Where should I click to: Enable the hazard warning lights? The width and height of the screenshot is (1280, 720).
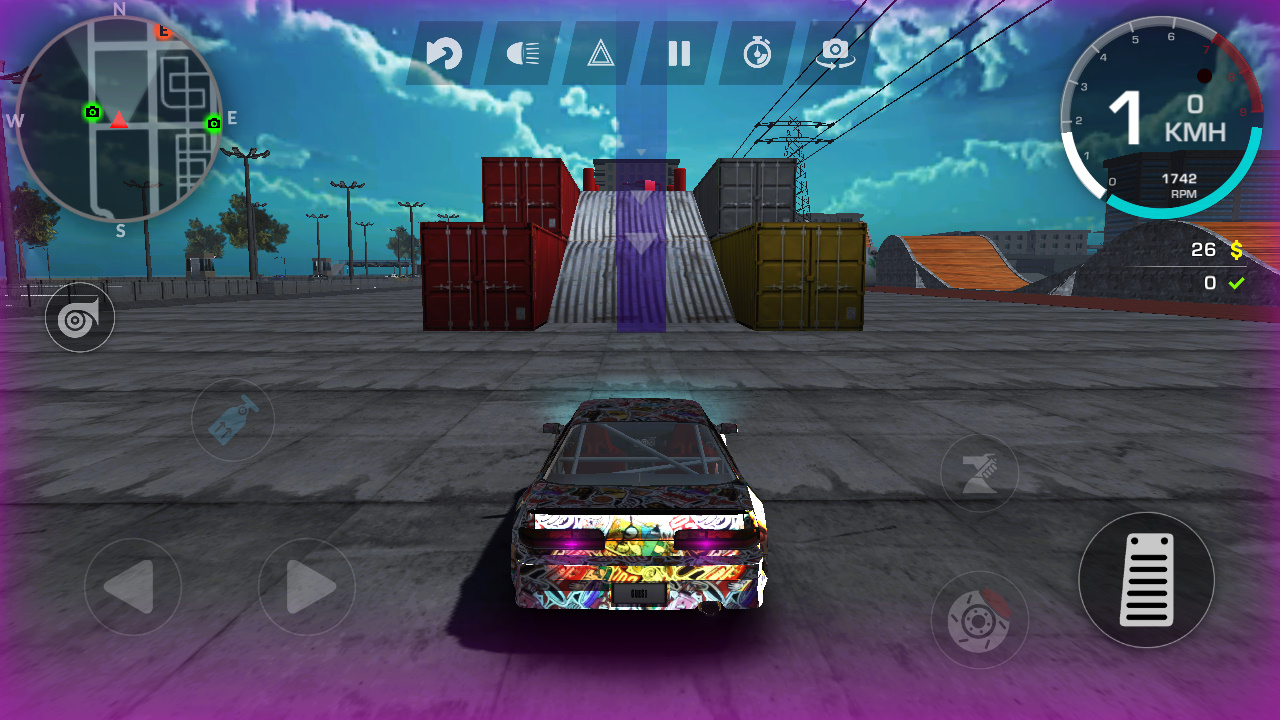[x=600, y=55]
